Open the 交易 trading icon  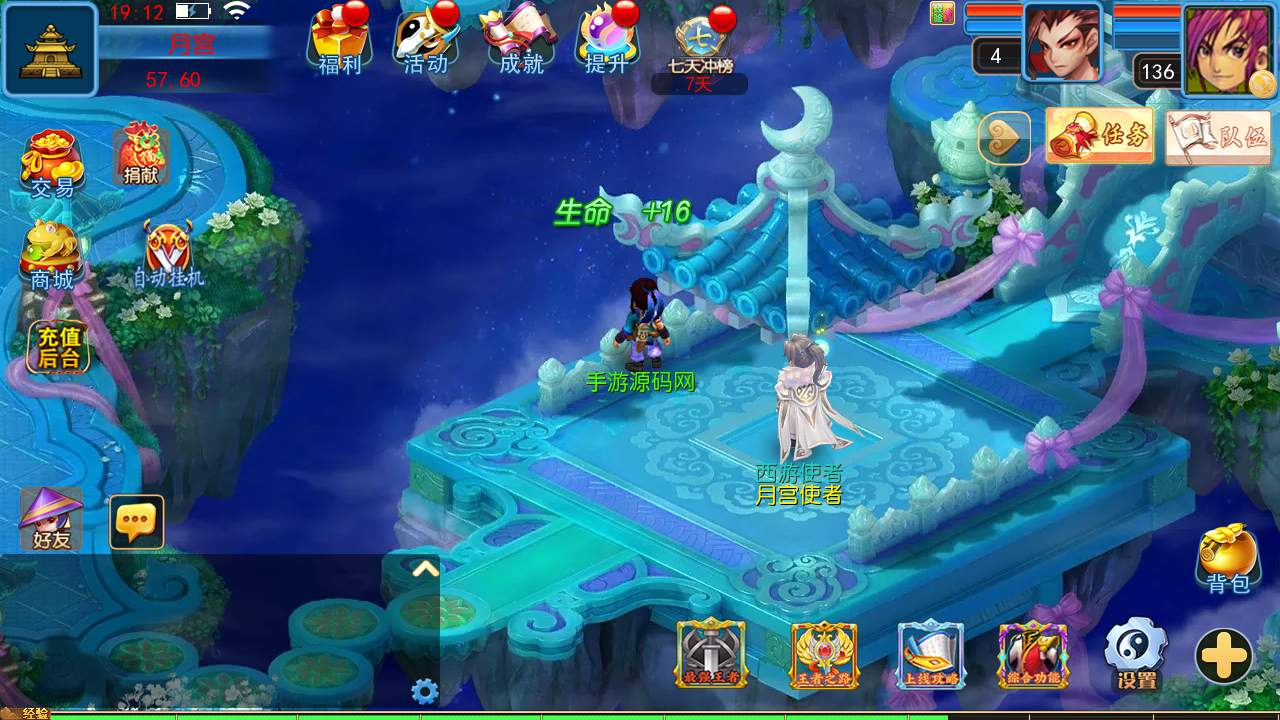(52, 162)
